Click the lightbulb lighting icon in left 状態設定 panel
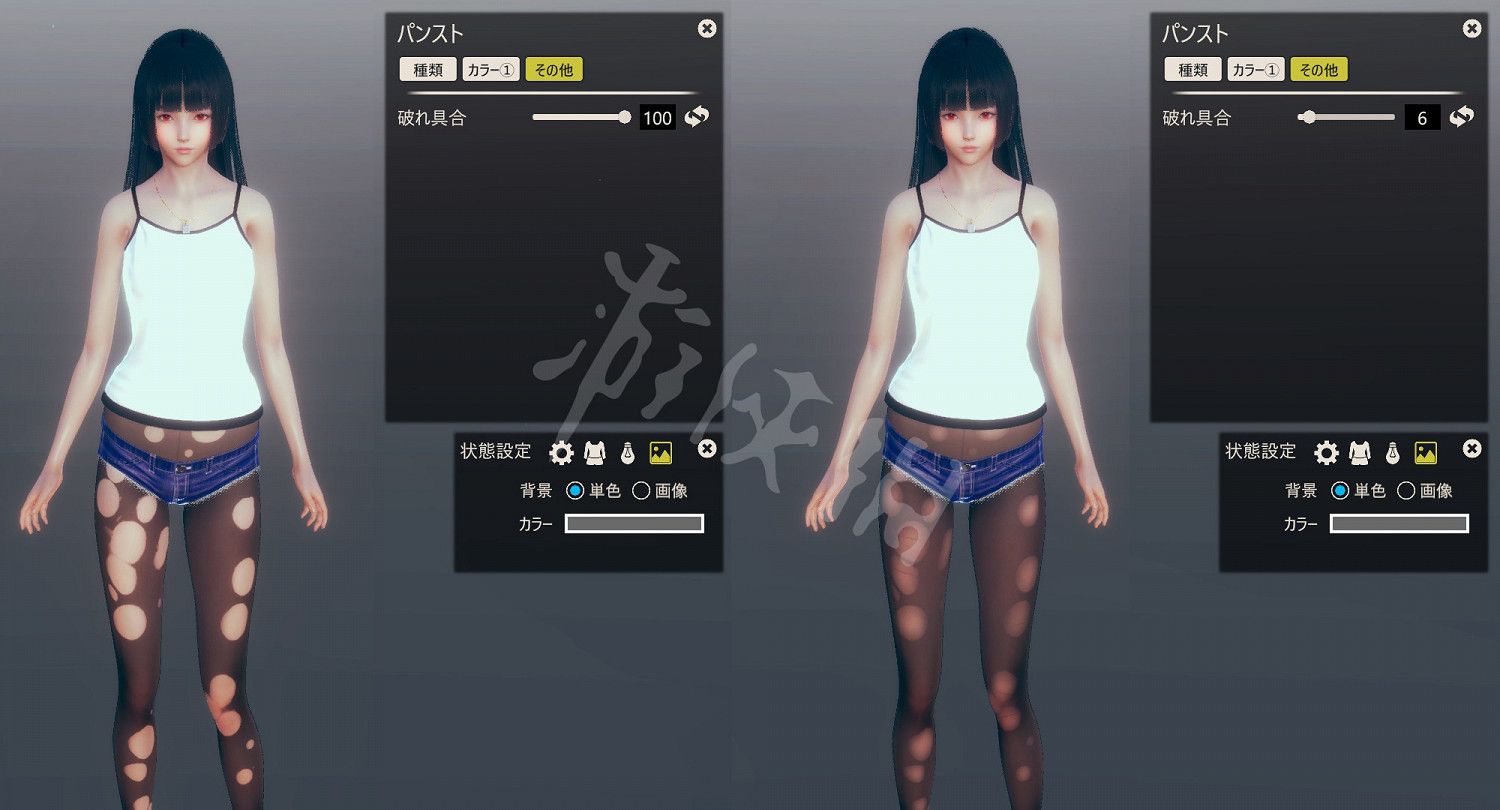Viewport: 1500px width, 810px height. coord(627,452)
